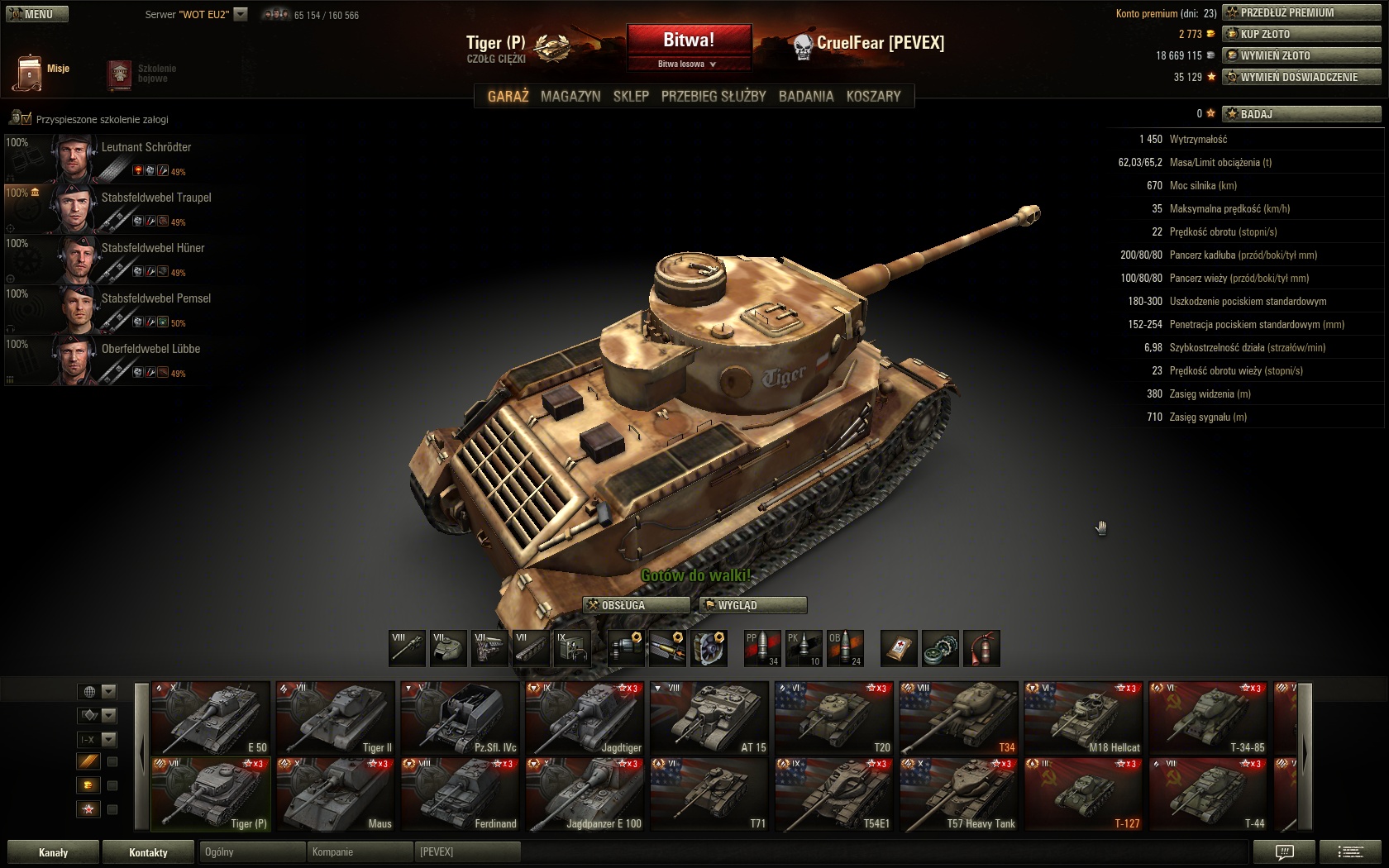Open the SKLEP shop tab
Image resolution: width=1389 pixels, height=868 pixels.
(631, 96)
